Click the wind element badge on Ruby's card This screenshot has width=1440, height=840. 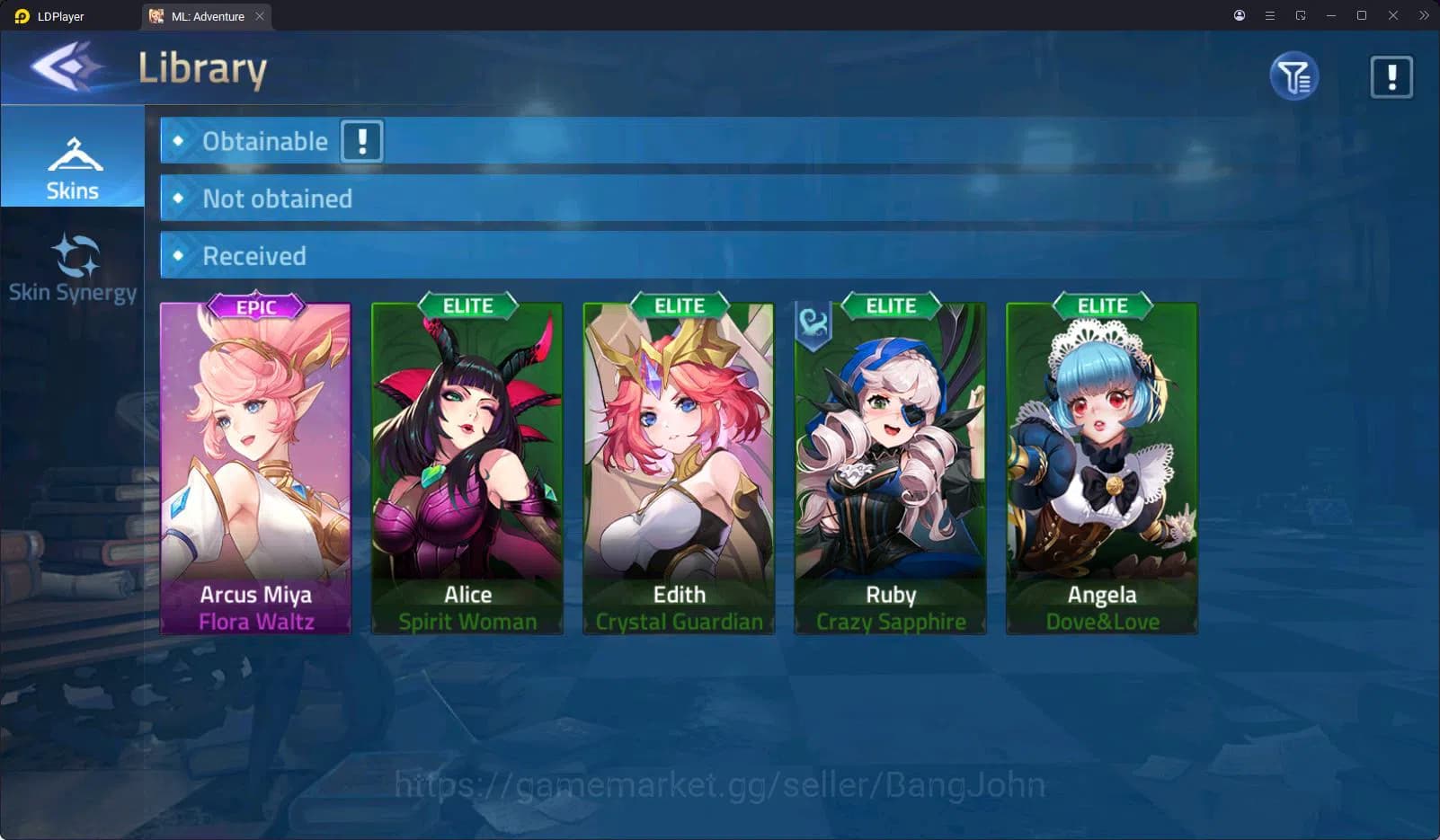click(813, 327)
